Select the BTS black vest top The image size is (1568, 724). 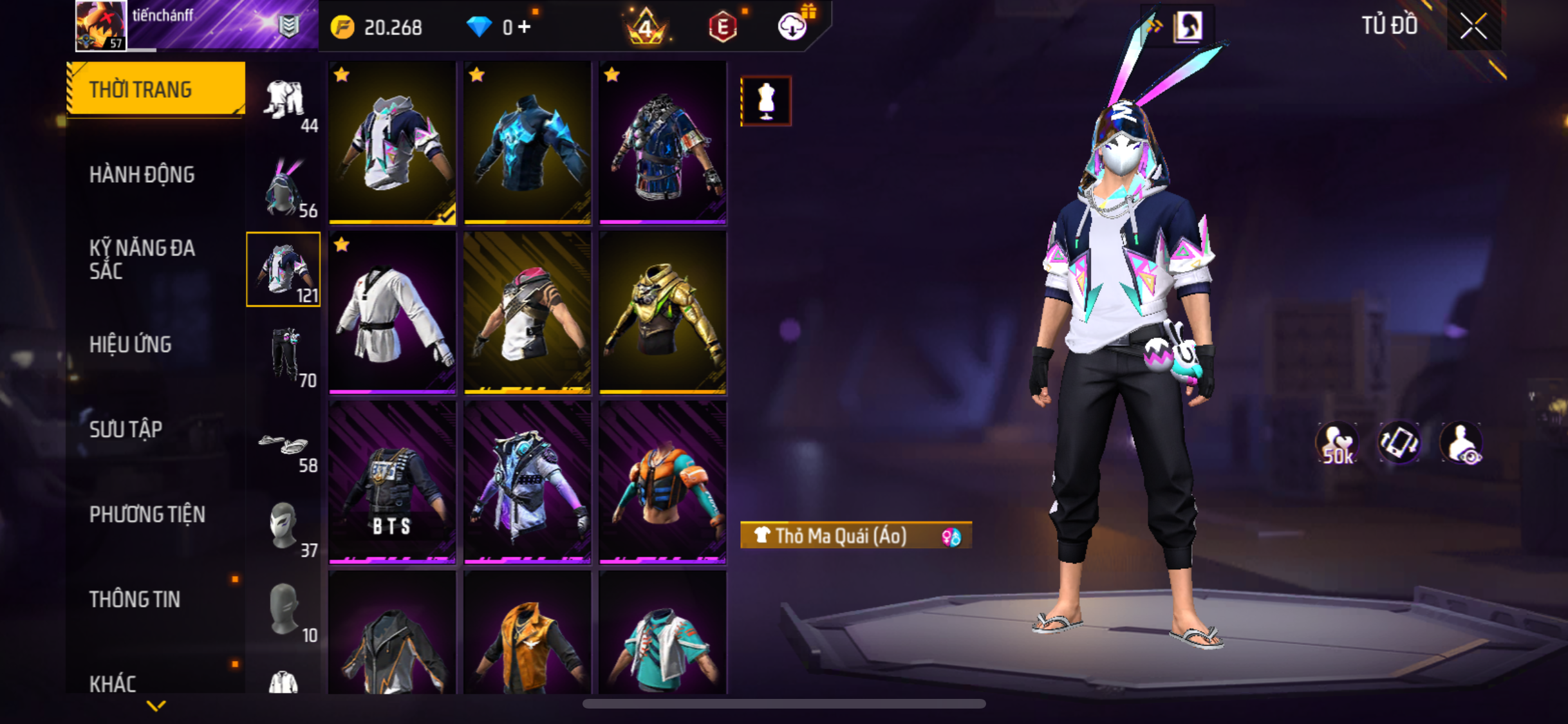point(392,483)
